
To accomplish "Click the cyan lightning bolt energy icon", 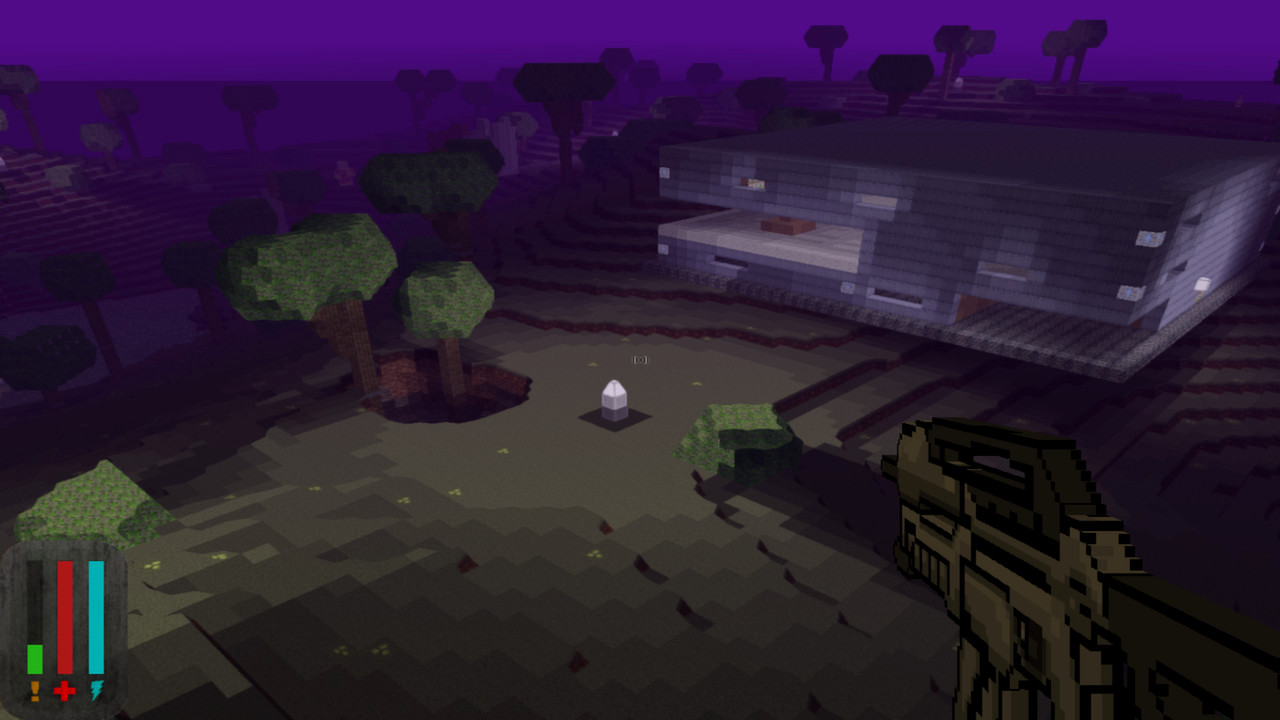I will tap(96, 690).
